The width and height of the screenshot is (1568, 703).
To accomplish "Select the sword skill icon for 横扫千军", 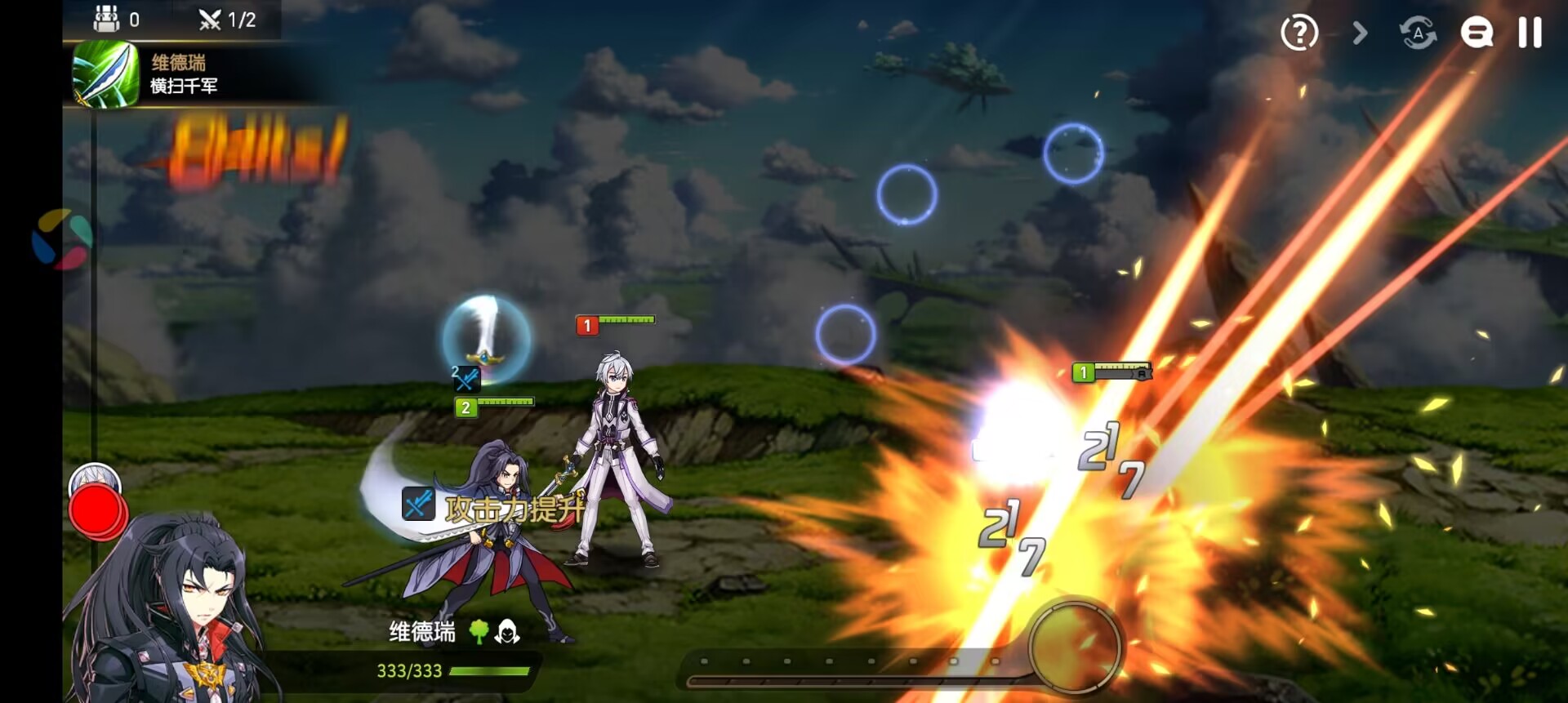I will (106, 74).
